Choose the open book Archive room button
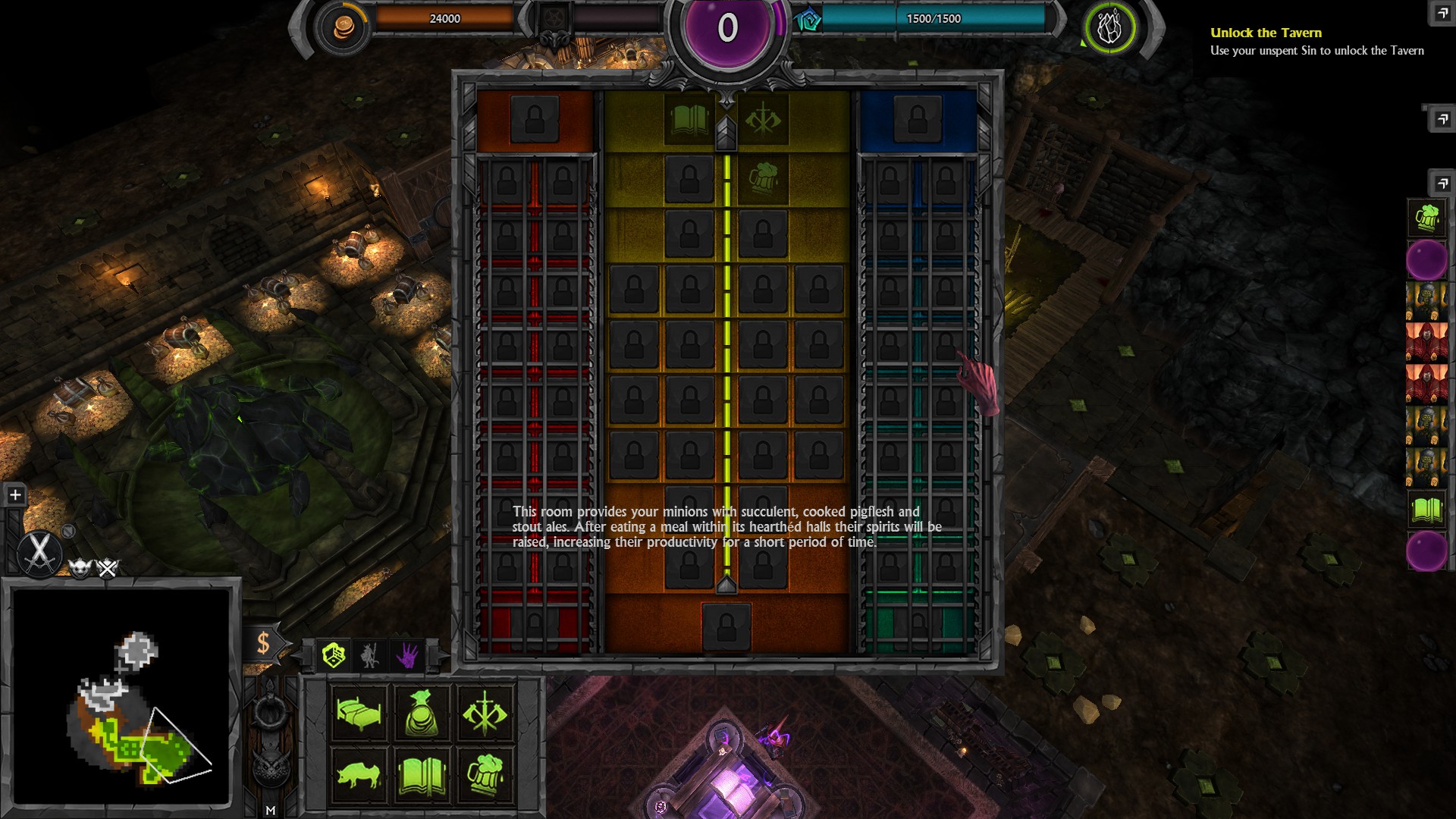Viewport: 1456px width, 819px height. pyautogui.click(x=422, y=775)
